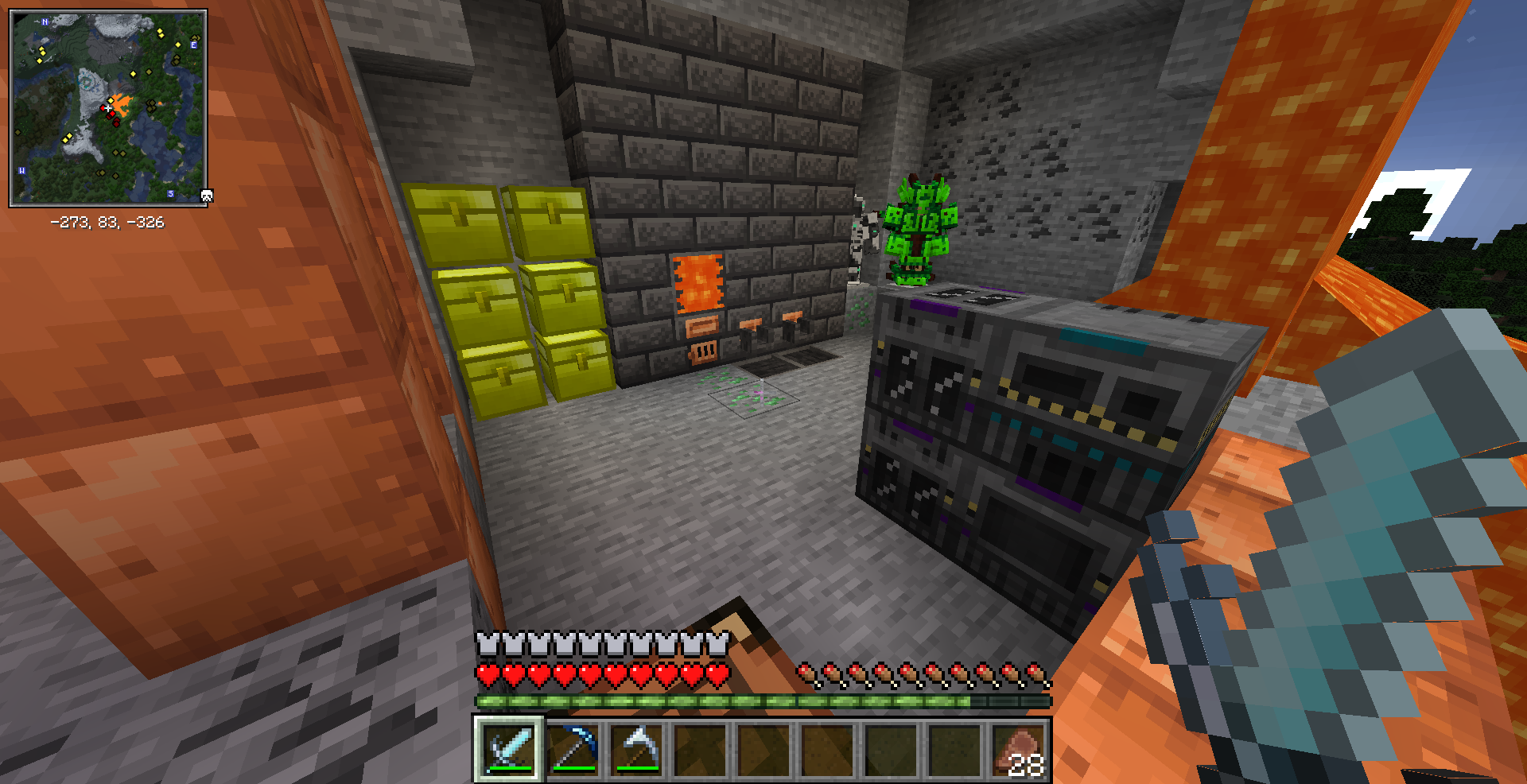Click the player crosshair at minimap center
Viewport: 1527px width, 784px height.
point(107,107)
